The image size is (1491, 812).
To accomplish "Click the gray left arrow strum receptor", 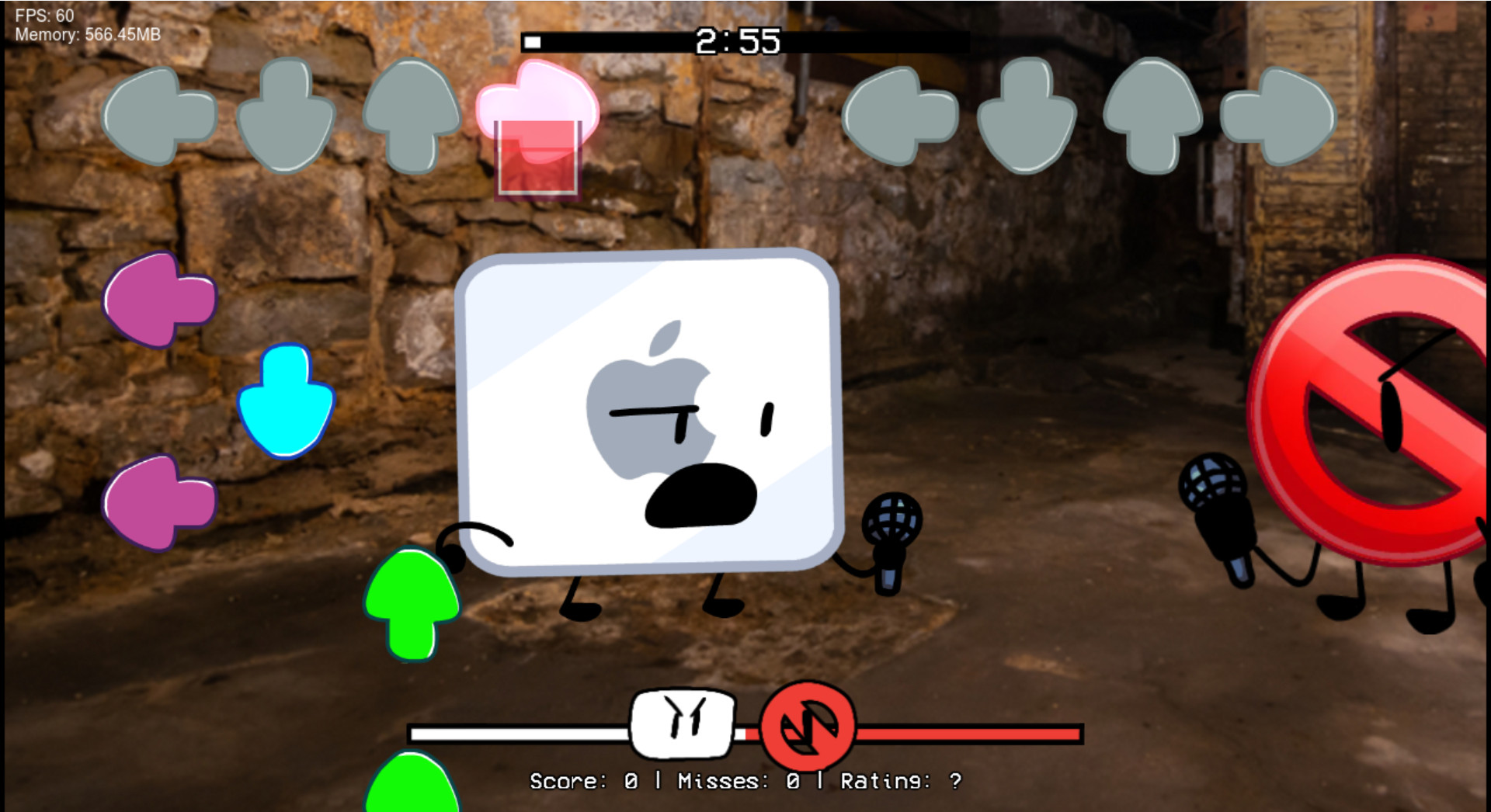I will [x=159, y=116].
